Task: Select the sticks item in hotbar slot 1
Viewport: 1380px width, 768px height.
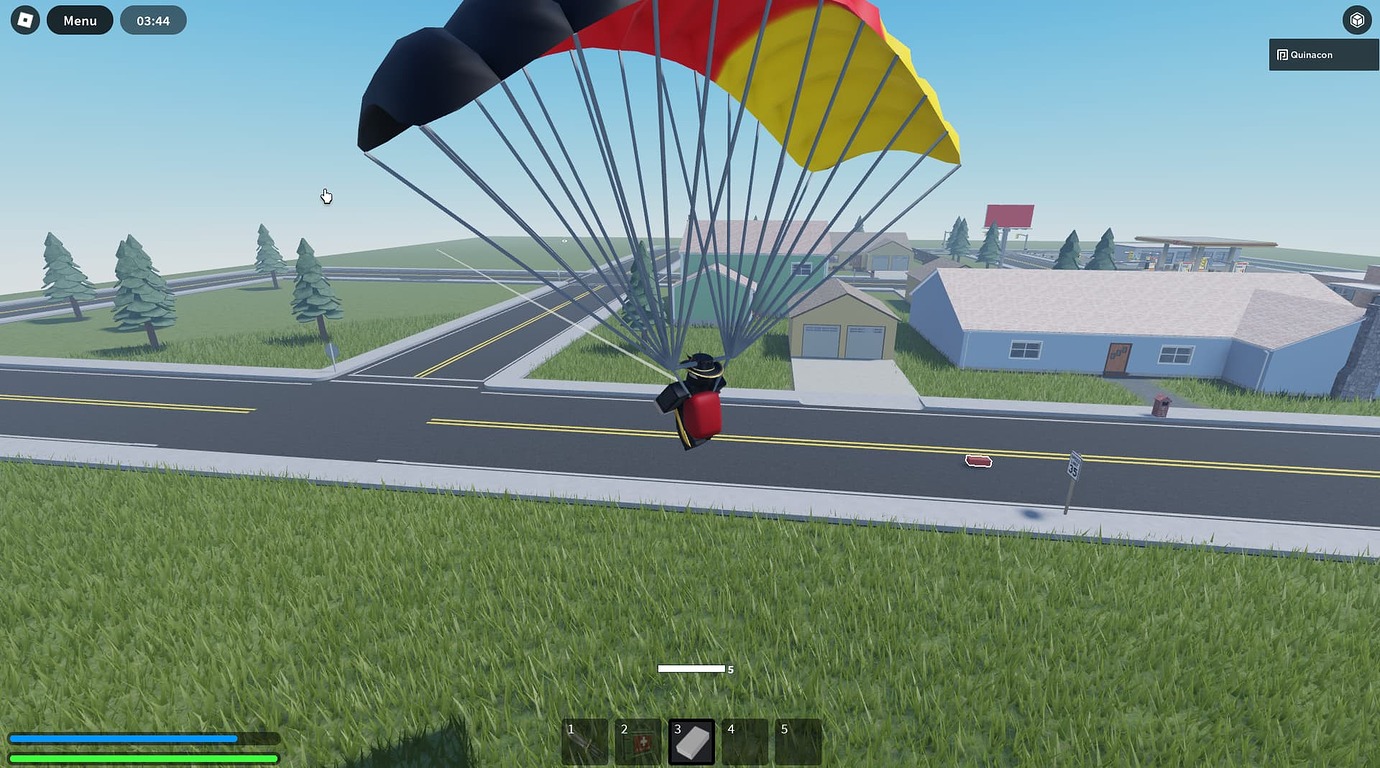Action: tap(585, 741)
